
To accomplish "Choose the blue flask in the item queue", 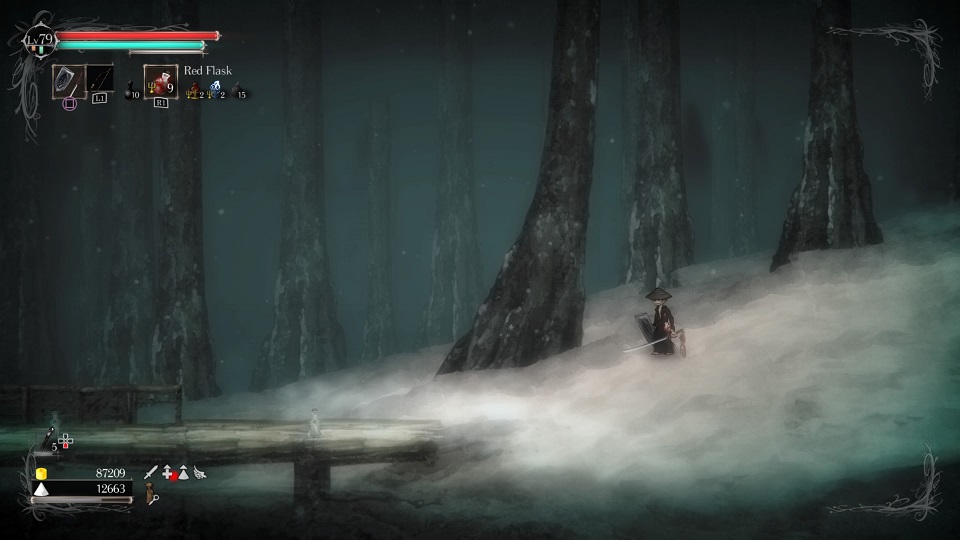I will (x=215, y=90).
